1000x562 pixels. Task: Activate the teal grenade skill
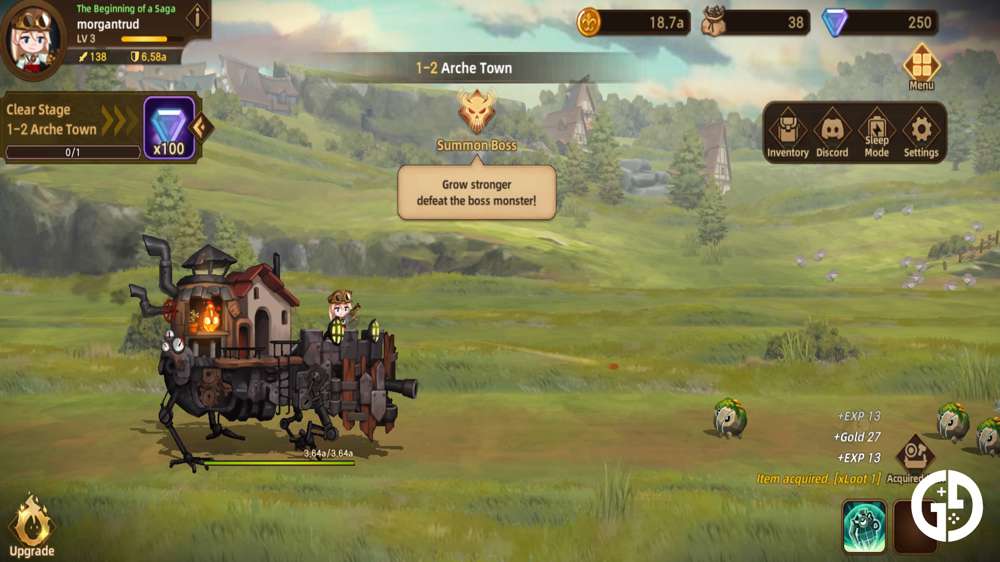(x=864, y=526)
